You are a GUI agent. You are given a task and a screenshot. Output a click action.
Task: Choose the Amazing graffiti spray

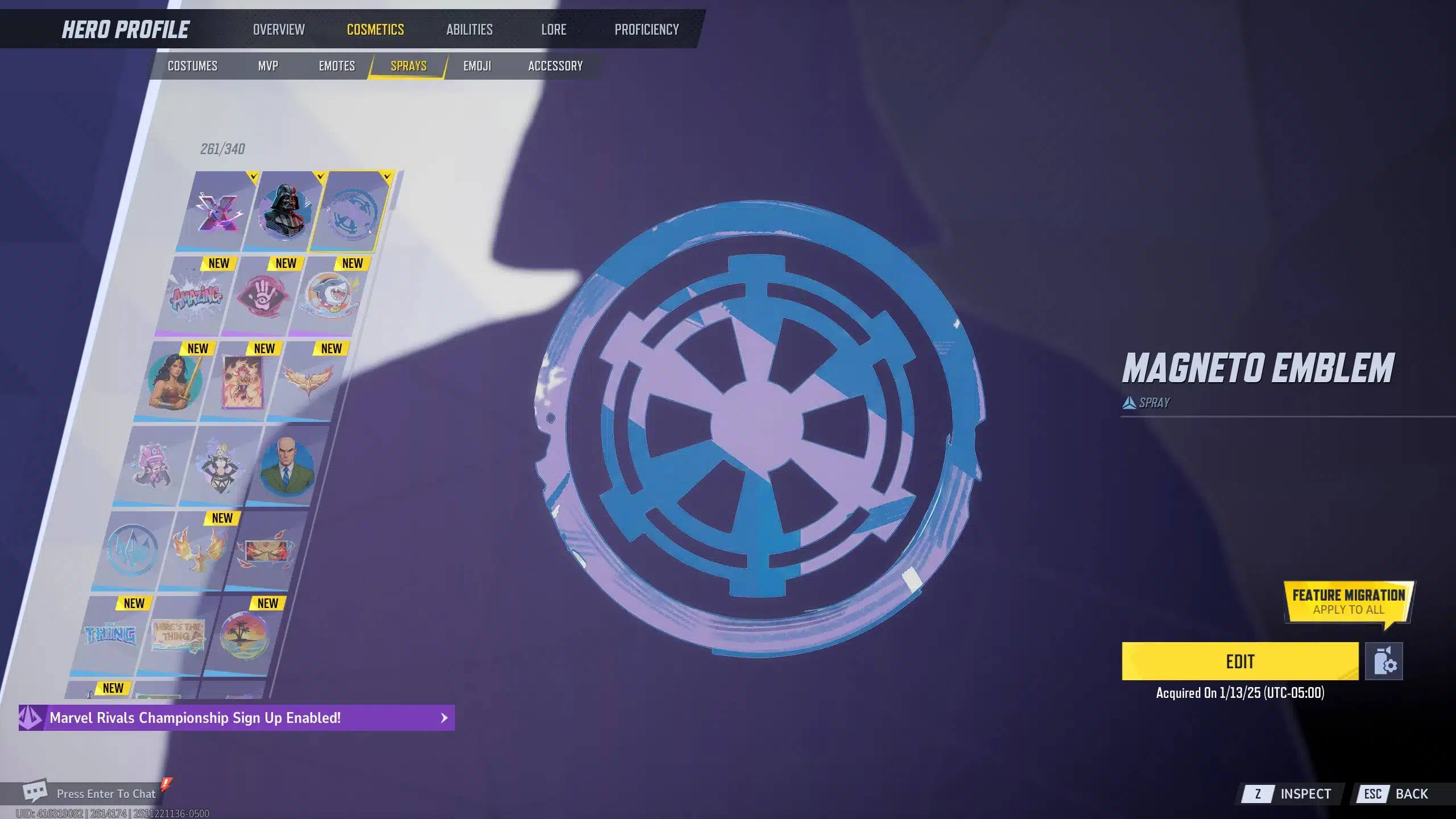[196, 297]
